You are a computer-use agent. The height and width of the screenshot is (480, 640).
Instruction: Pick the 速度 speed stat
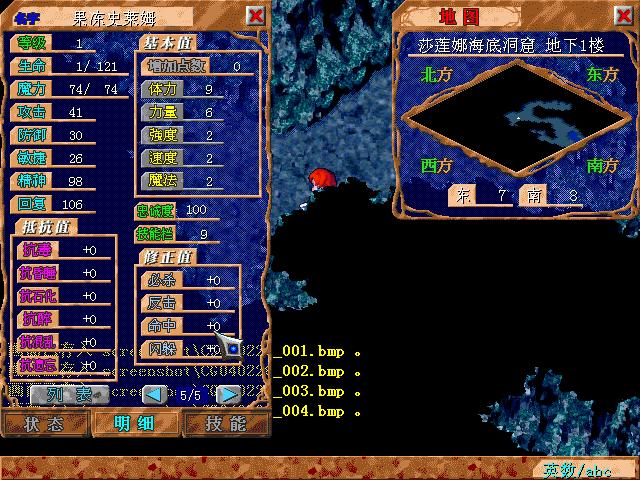tap(163, 158)
